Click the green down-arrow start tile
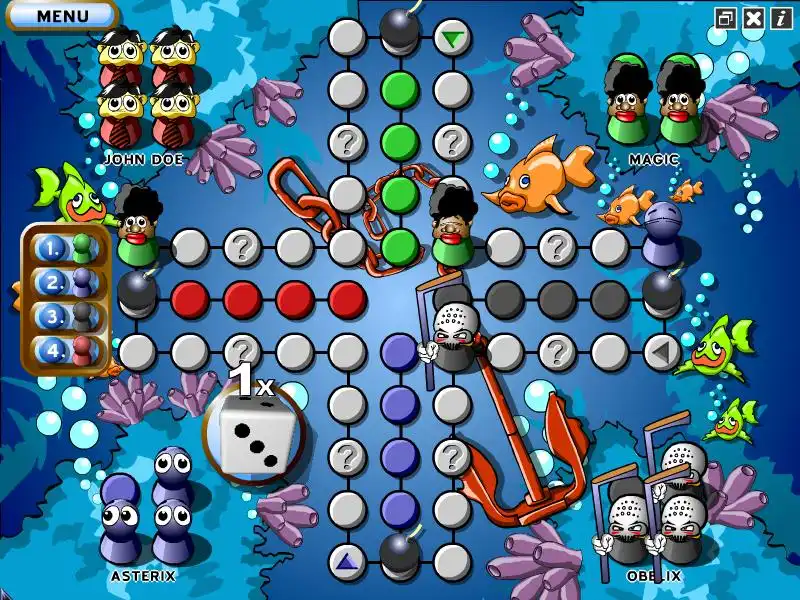Viewport: 800px width, 600px height. click(x=453, y=38)
